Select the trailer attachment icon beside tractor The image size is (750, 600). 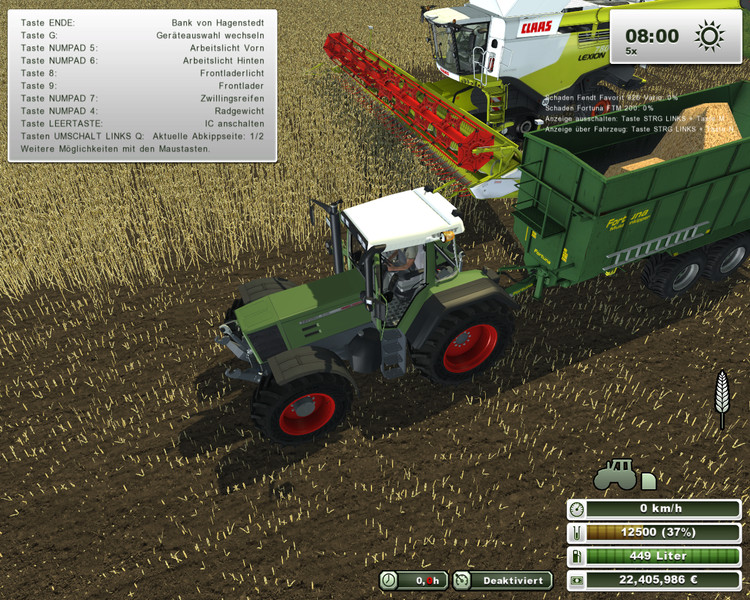[x=649, y=481]
